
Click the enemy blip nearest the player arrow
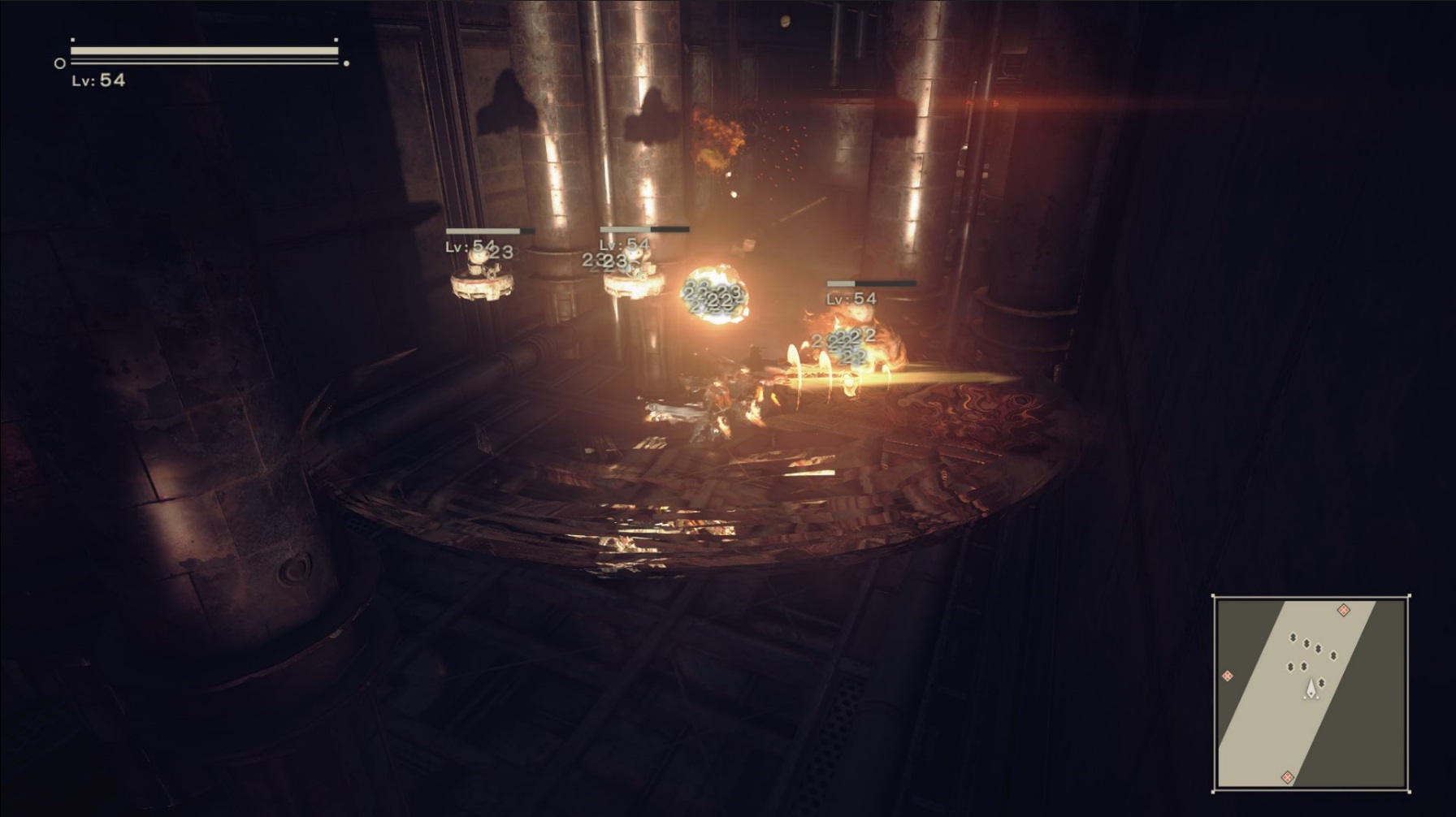coord(1321,683)
